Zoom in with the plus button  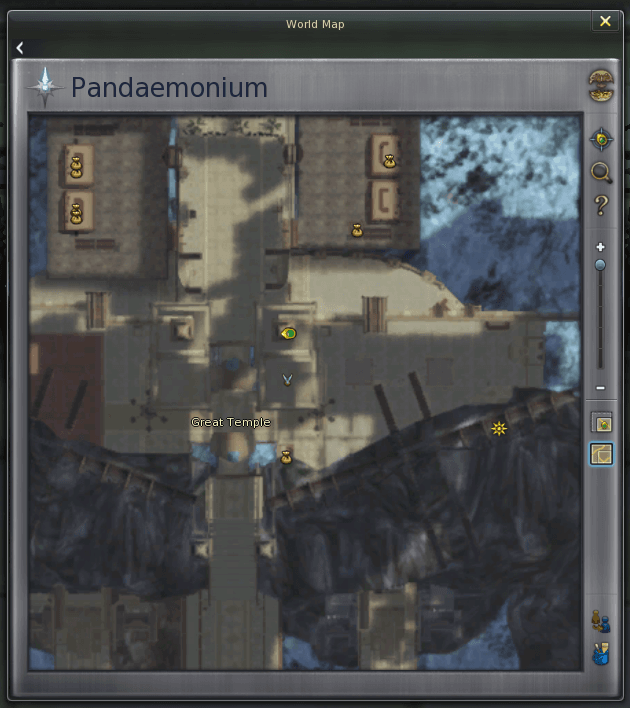(600, 247)
